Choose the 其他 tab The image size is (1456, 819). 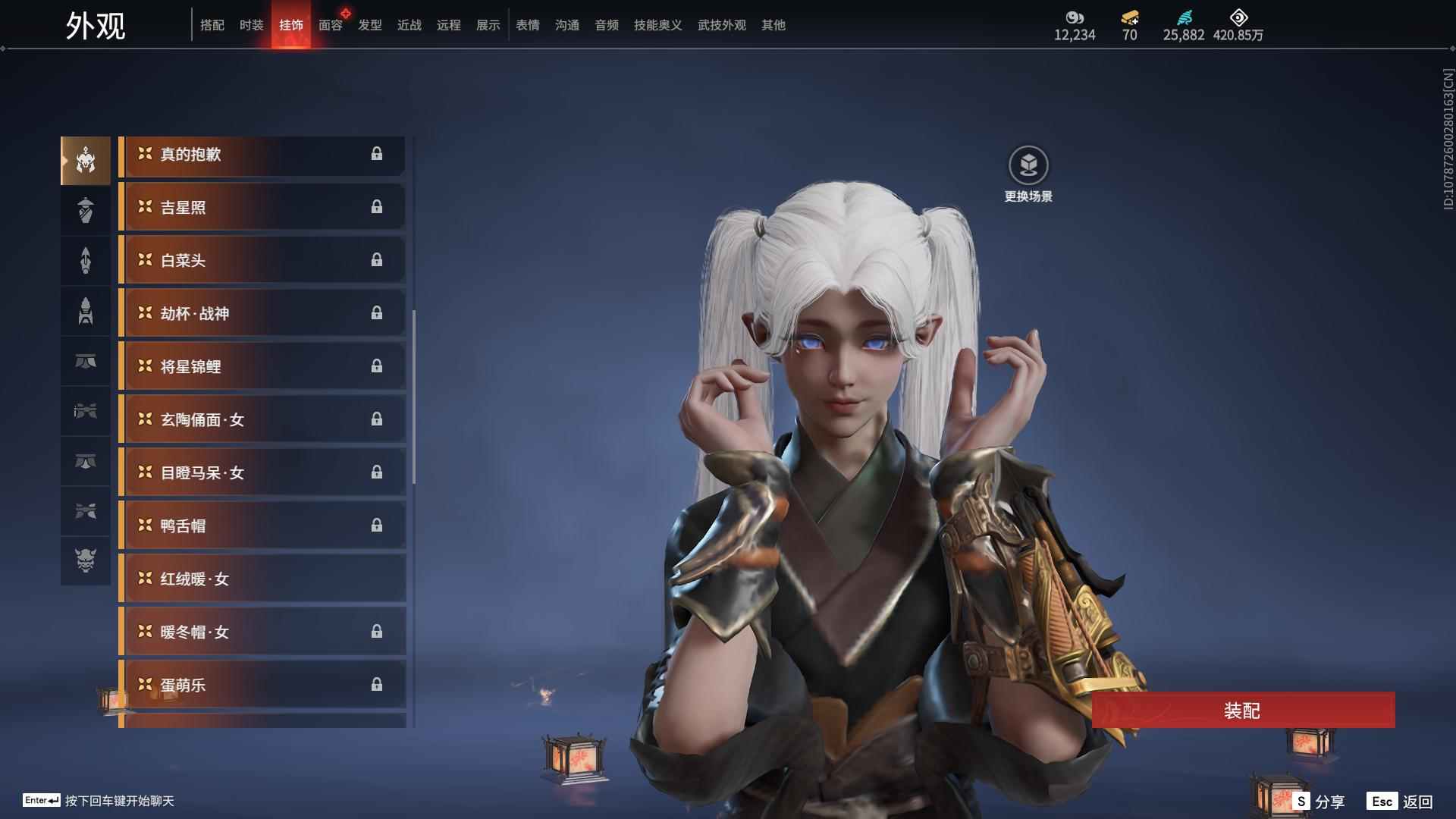pos(773,25)
